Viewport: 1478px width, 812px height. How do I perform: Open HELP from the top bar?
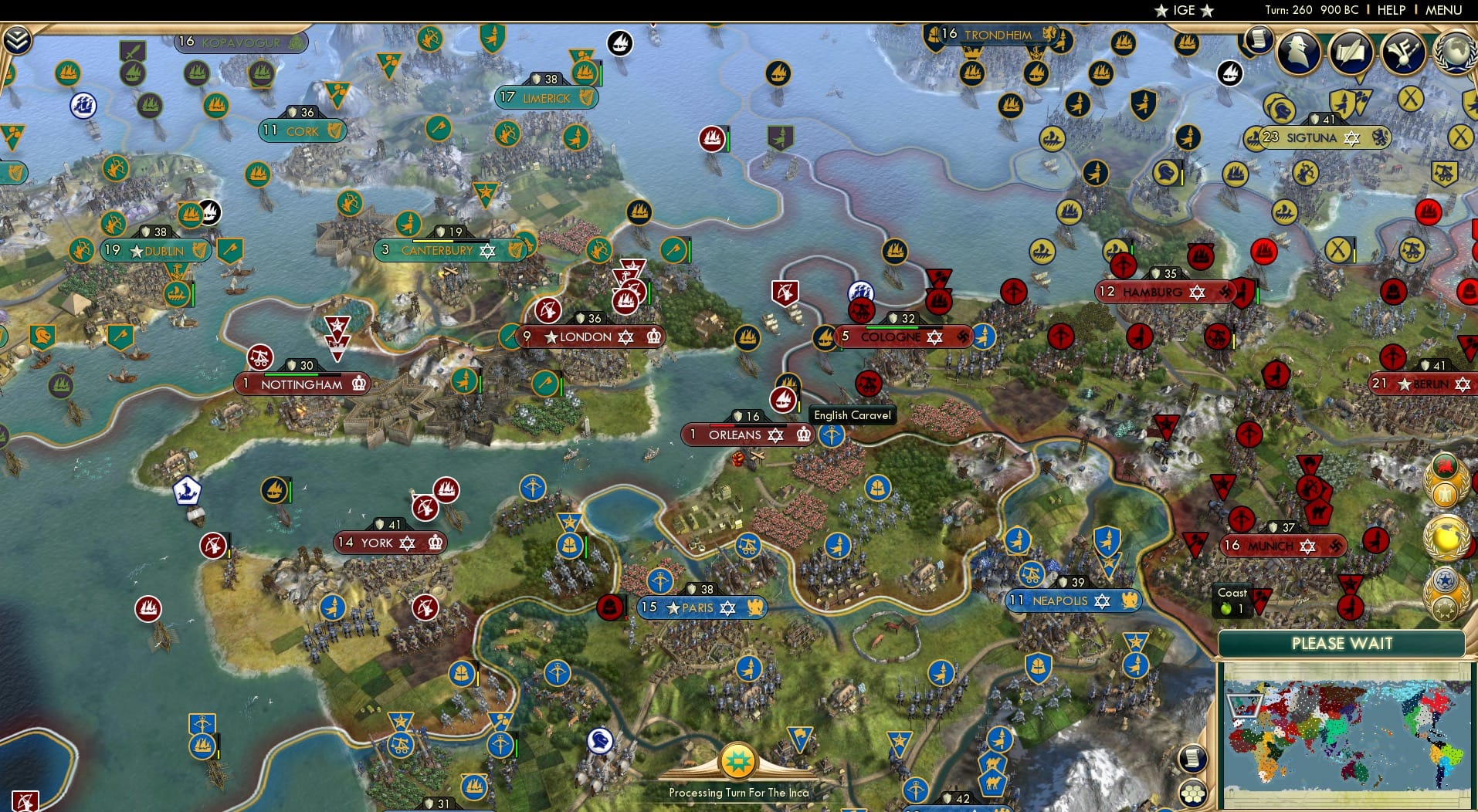click(1390, 10)
